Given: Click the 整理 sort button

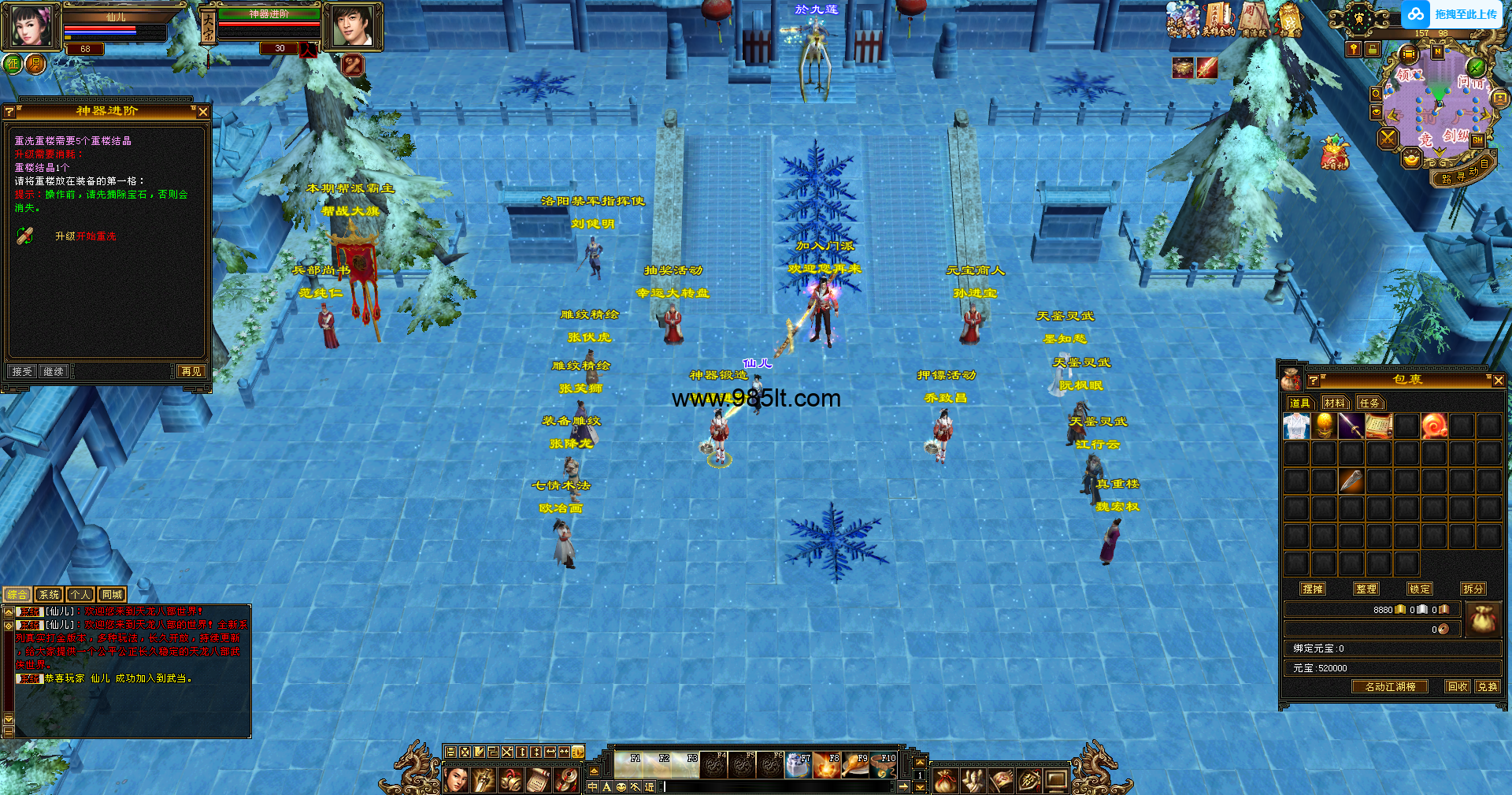Looking at the screenshot, I should pyautogui.click(x=1366, y=589).
